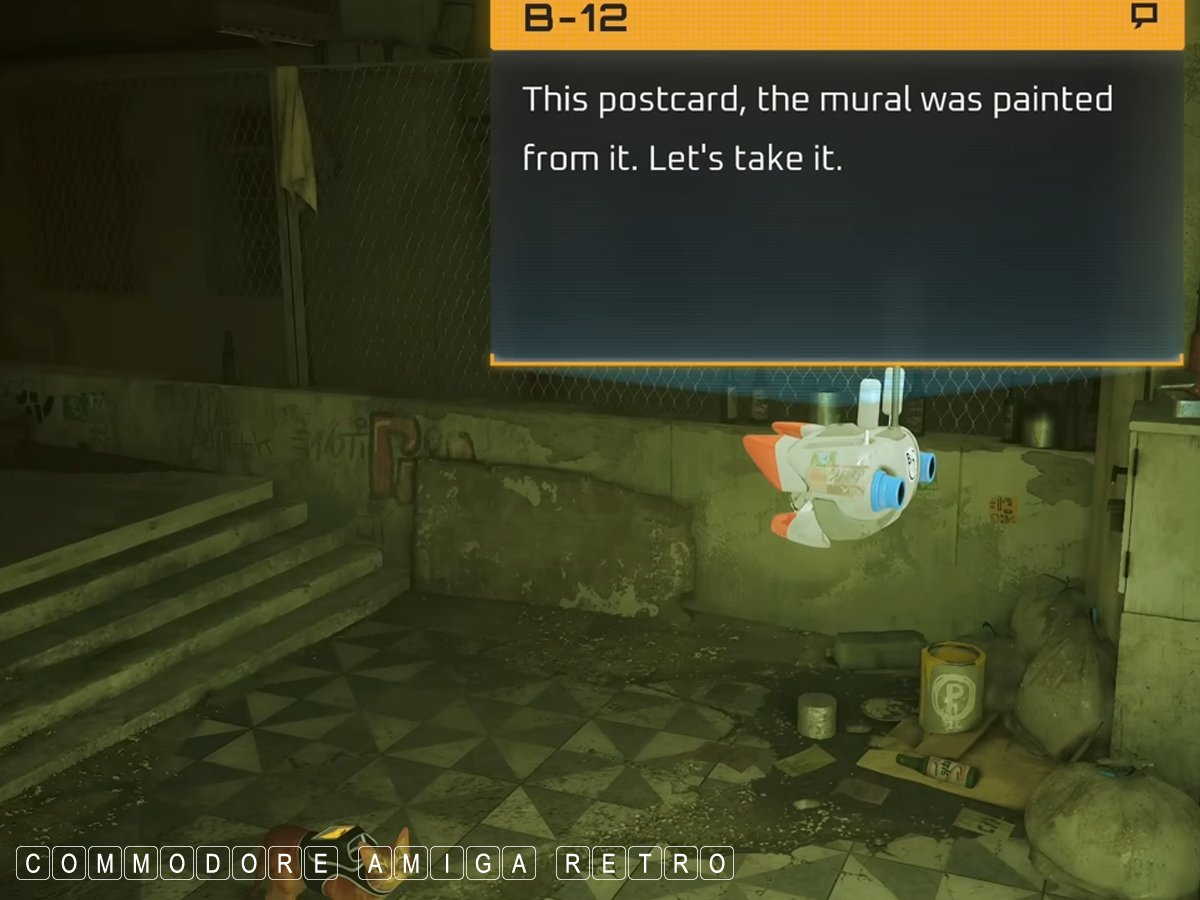Click the speech bubble icon in B-12 header
This screenshot has height=900, width=1200.
pyautogui.click(x=1144, y=16)
